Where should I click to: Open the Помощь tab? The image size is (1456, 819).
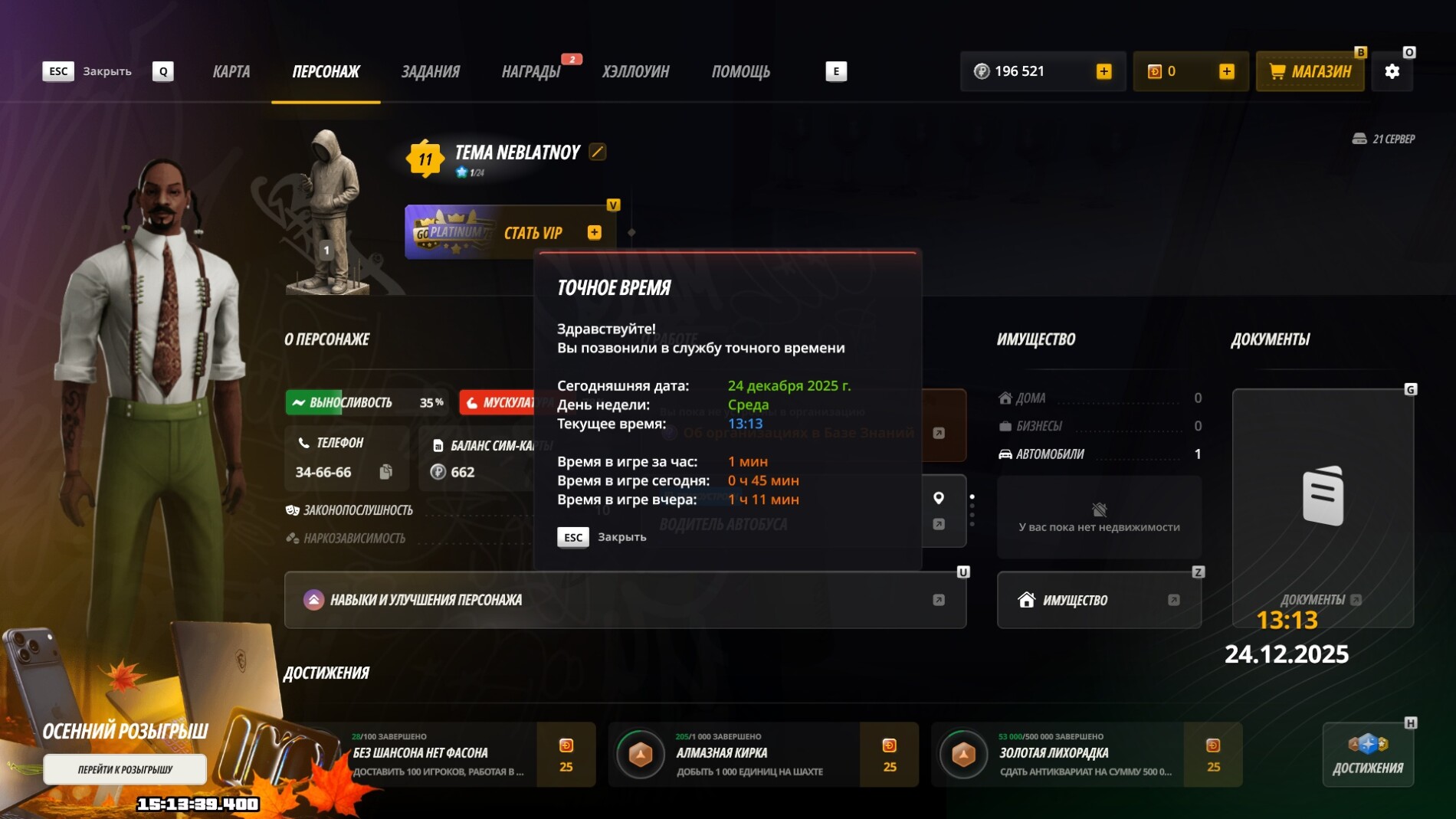(x=740, y=71)
